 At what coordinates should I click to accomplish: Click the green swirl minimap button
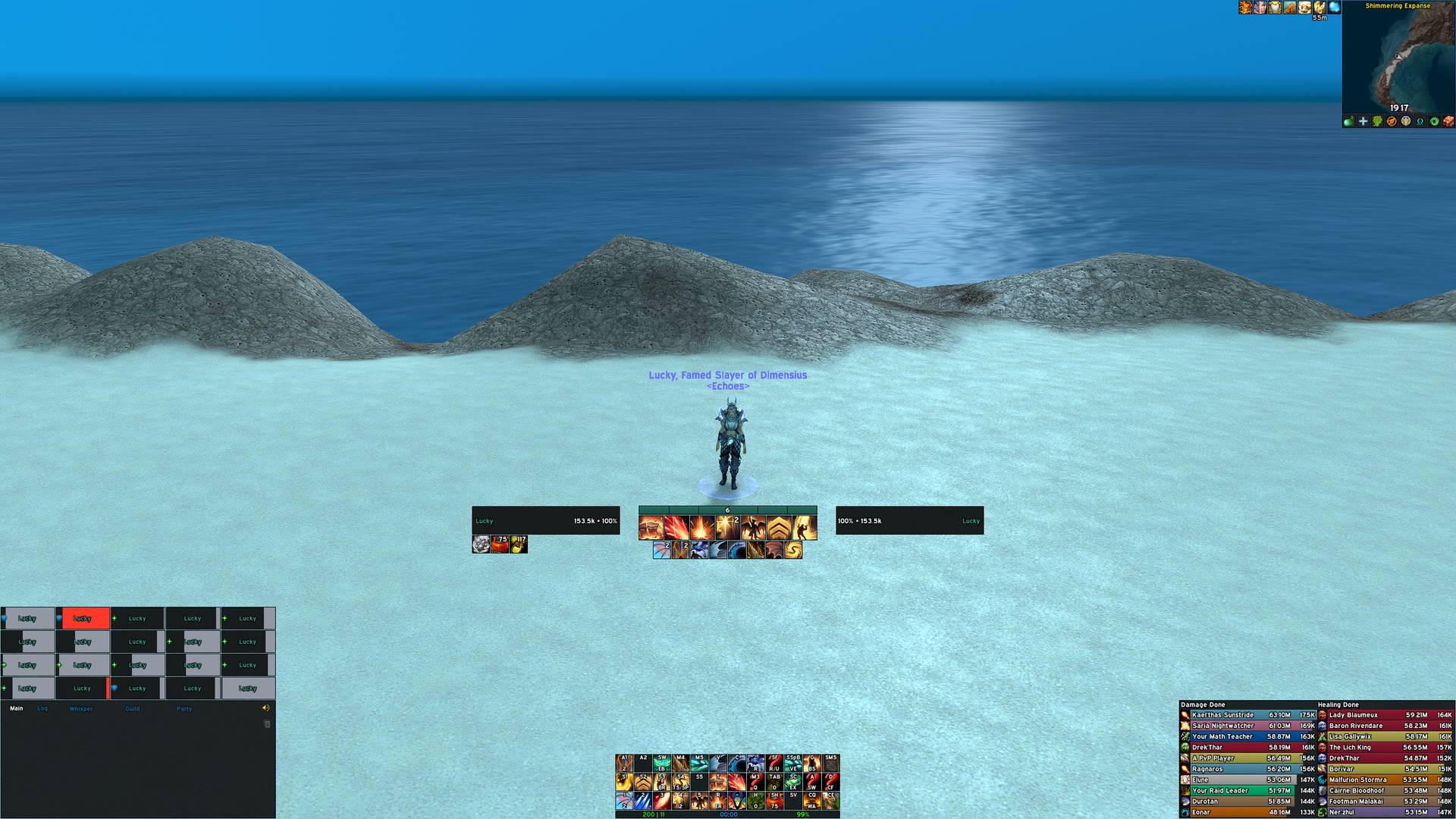point(1434,121)
